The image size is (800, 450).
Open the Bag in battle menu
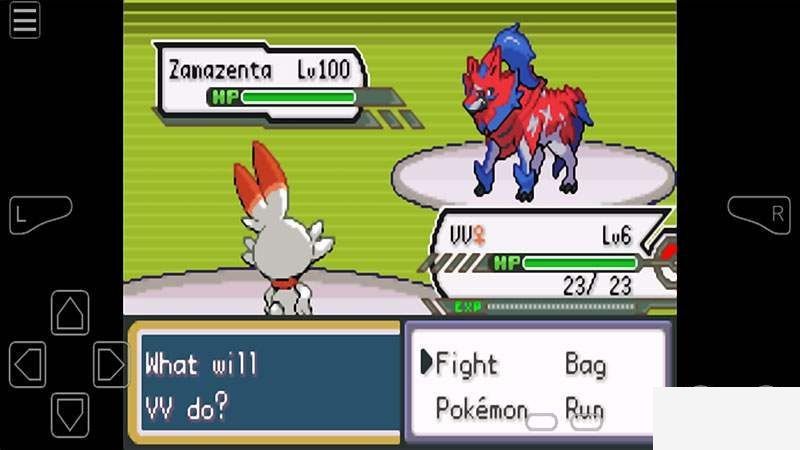click(x=585, y=364)
